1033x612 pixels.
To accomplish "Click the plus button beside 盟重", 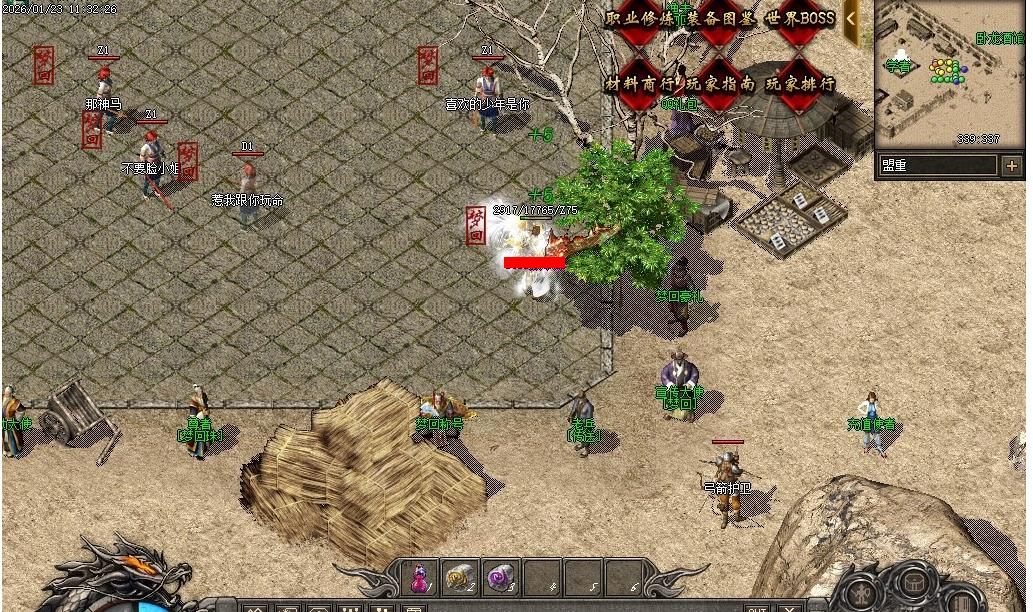I will [1012, 165].
